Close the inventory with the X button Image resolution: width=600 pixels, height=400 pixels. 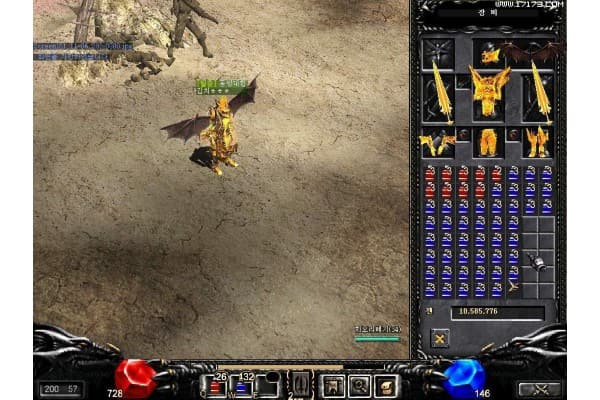(439, 339)
